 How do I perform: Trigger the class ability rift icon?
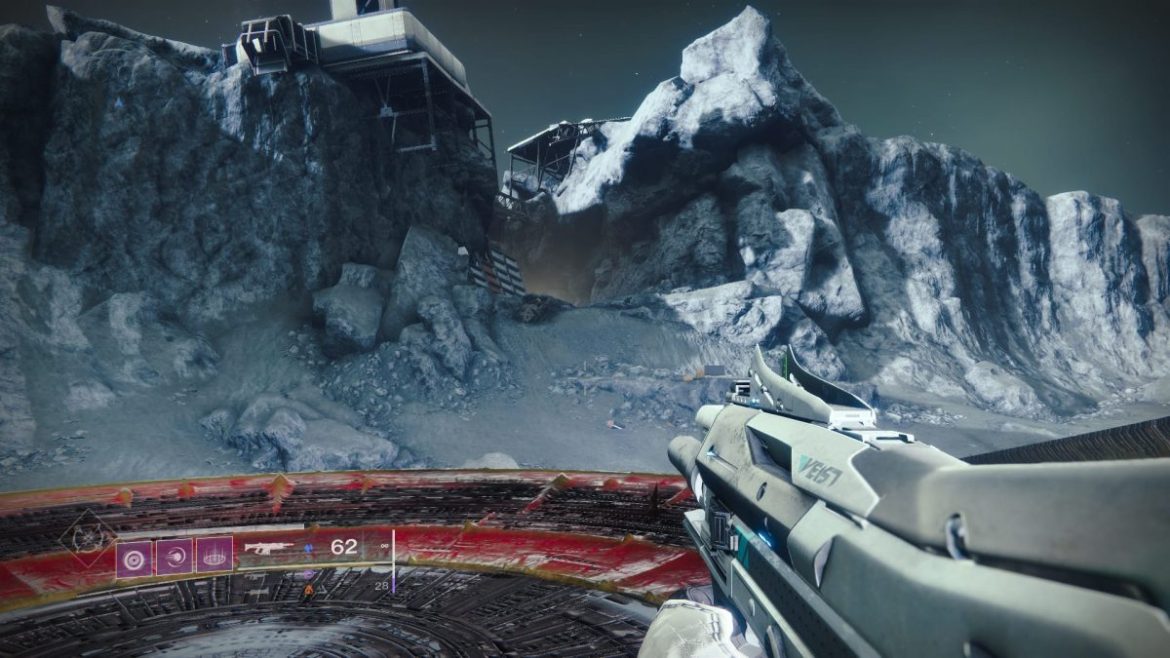coord(214,555)
